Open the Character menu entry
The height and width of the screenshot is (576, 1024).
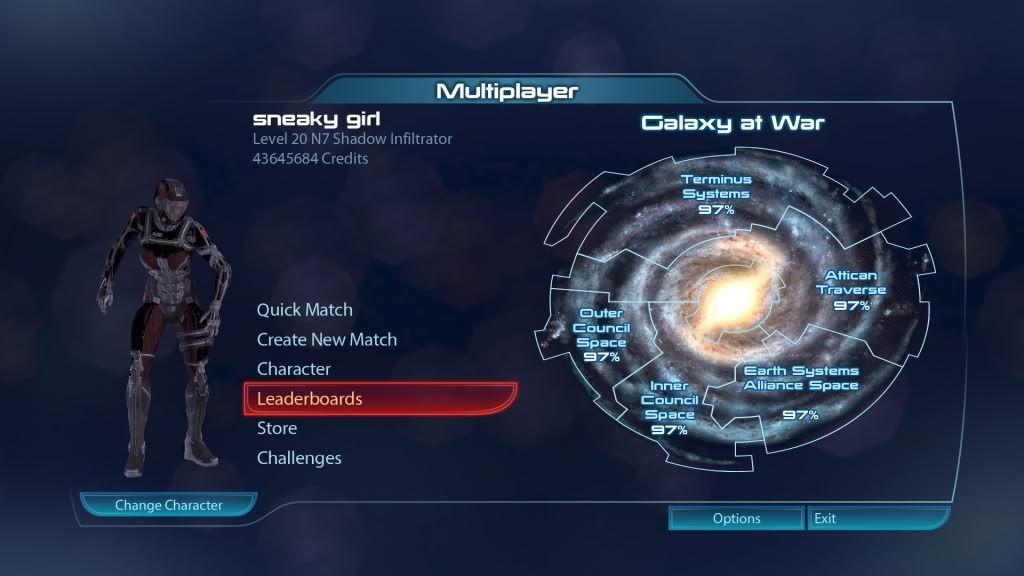pyautogui.click(x=293, y=369)
